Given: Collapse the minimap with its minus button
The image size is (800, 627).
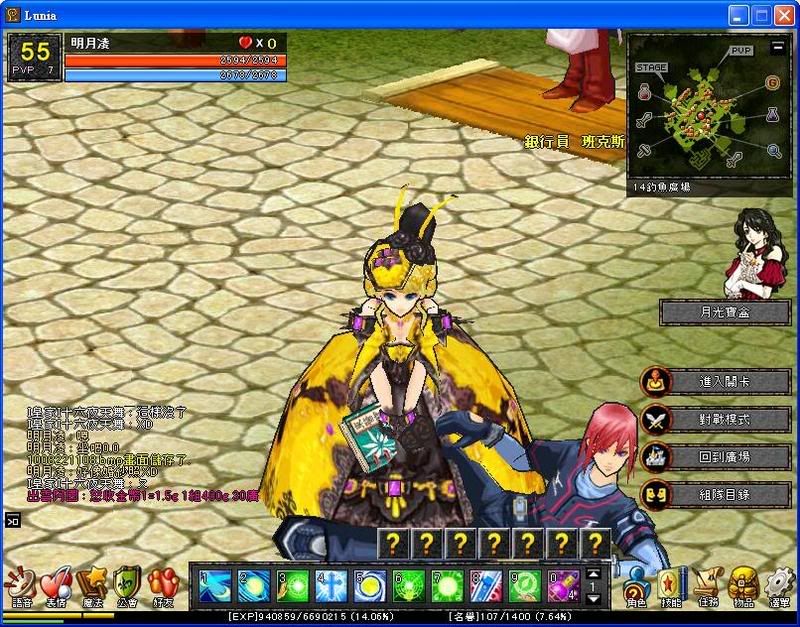Looking at the screenshot, I should click(778, 47).
